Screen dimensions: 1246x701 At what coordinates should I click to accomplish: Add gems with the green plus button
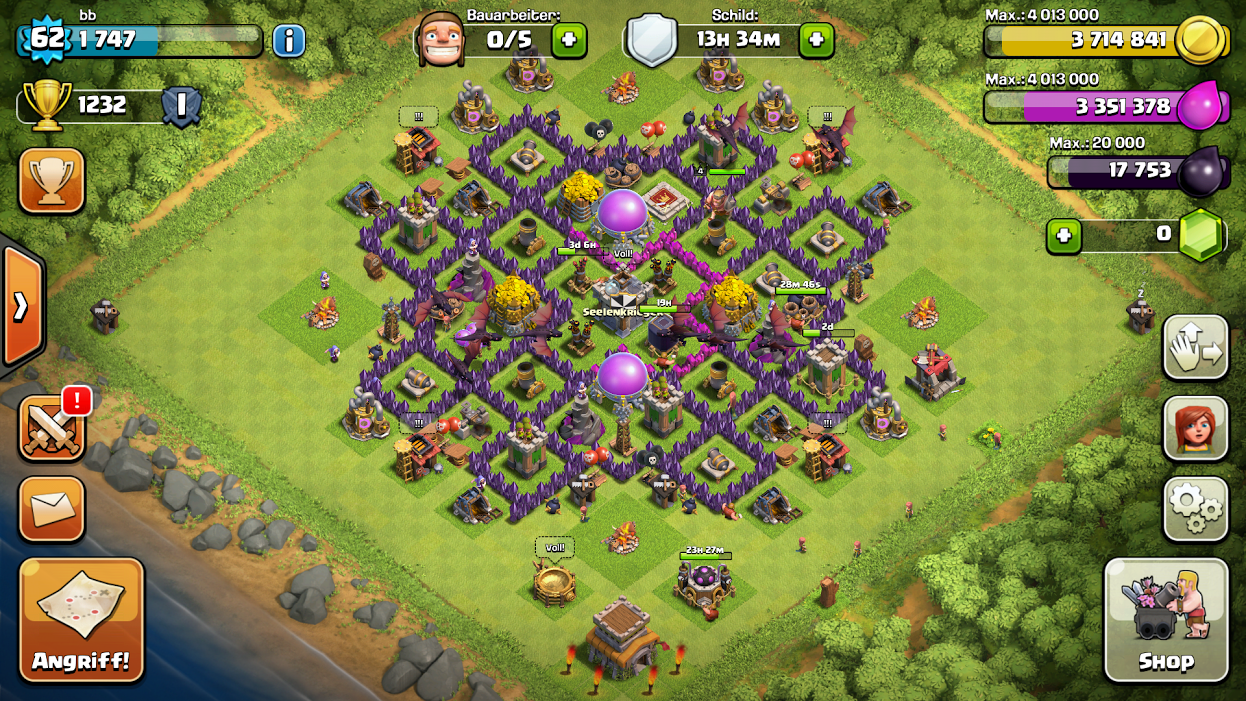1063,236
